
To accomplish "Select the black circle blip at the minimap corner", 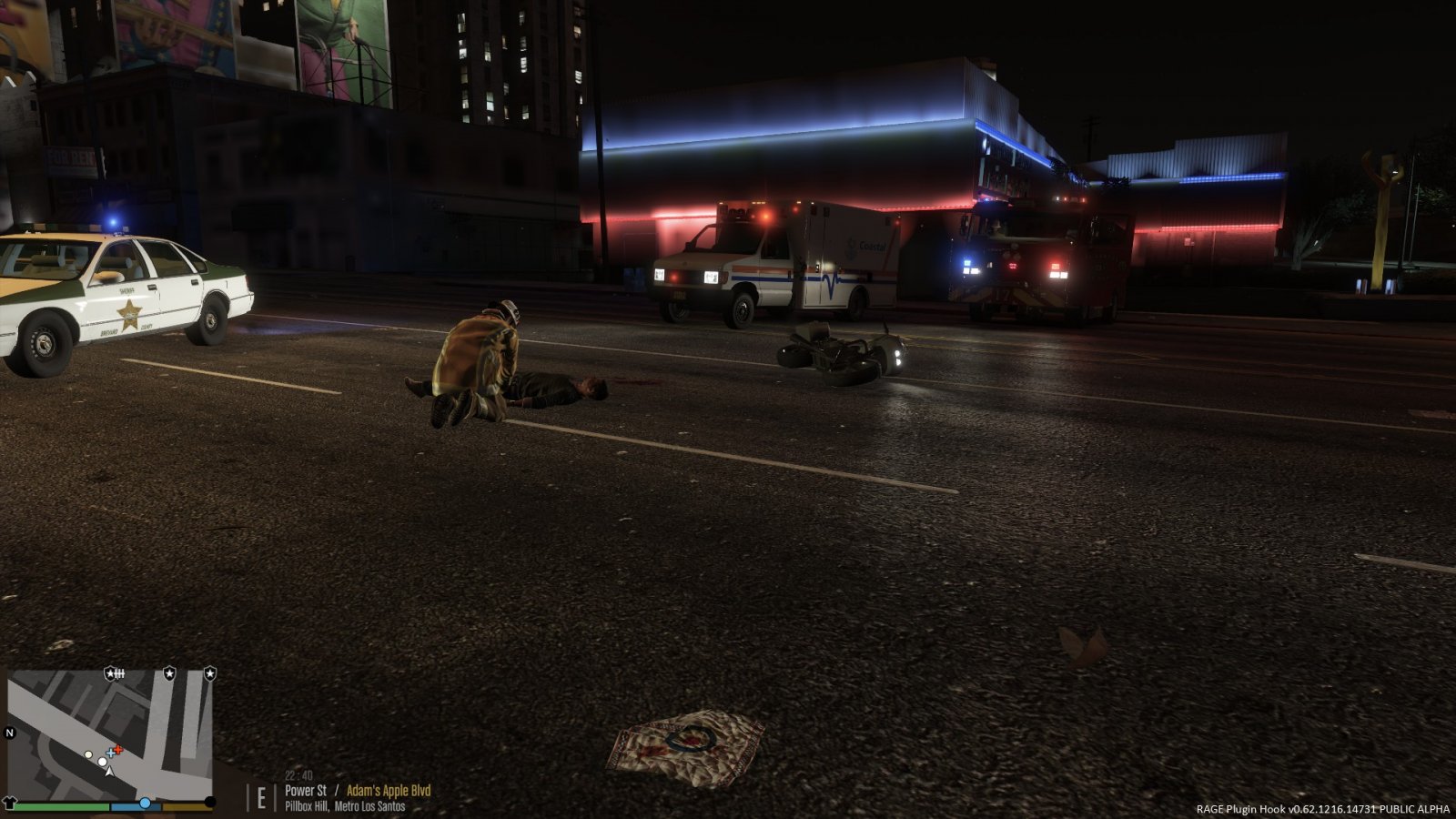I will 210,802.
